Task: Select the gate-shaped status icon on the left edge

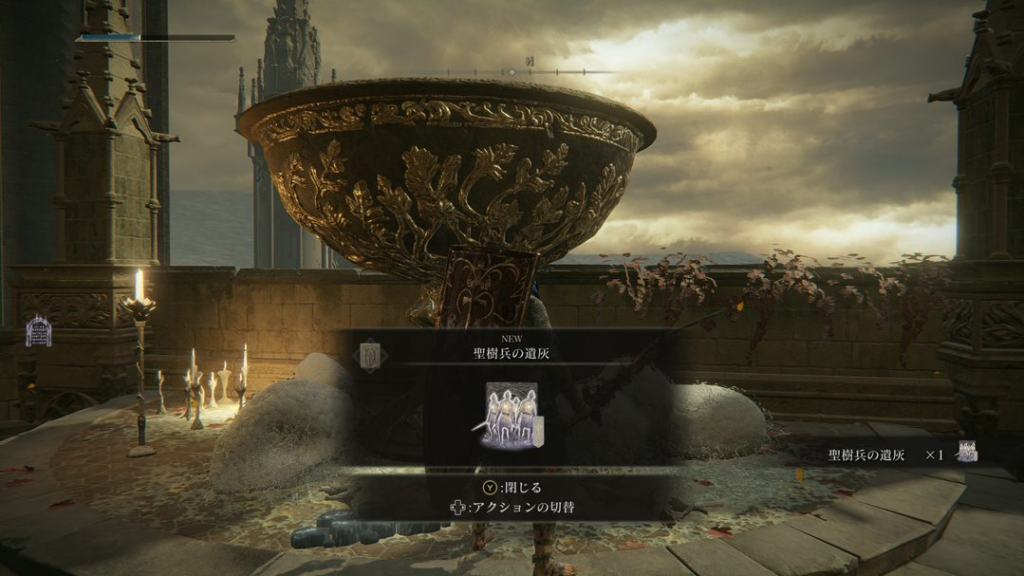Action: pyautogui.click(x=38, y=331)
